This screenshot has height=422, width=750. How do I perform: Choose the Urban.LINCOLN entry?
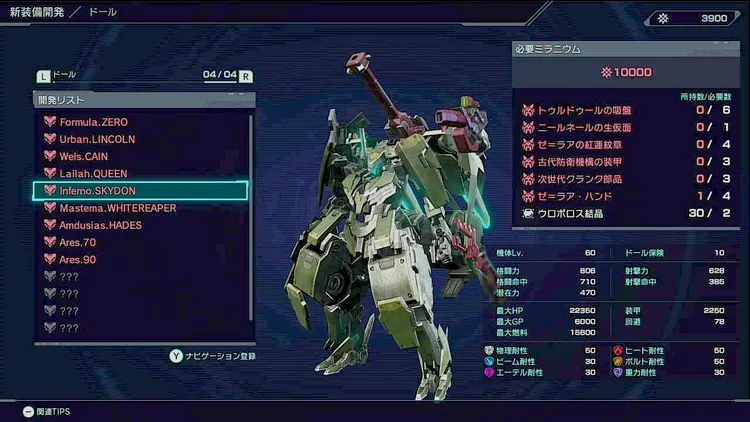pos(97,139)
